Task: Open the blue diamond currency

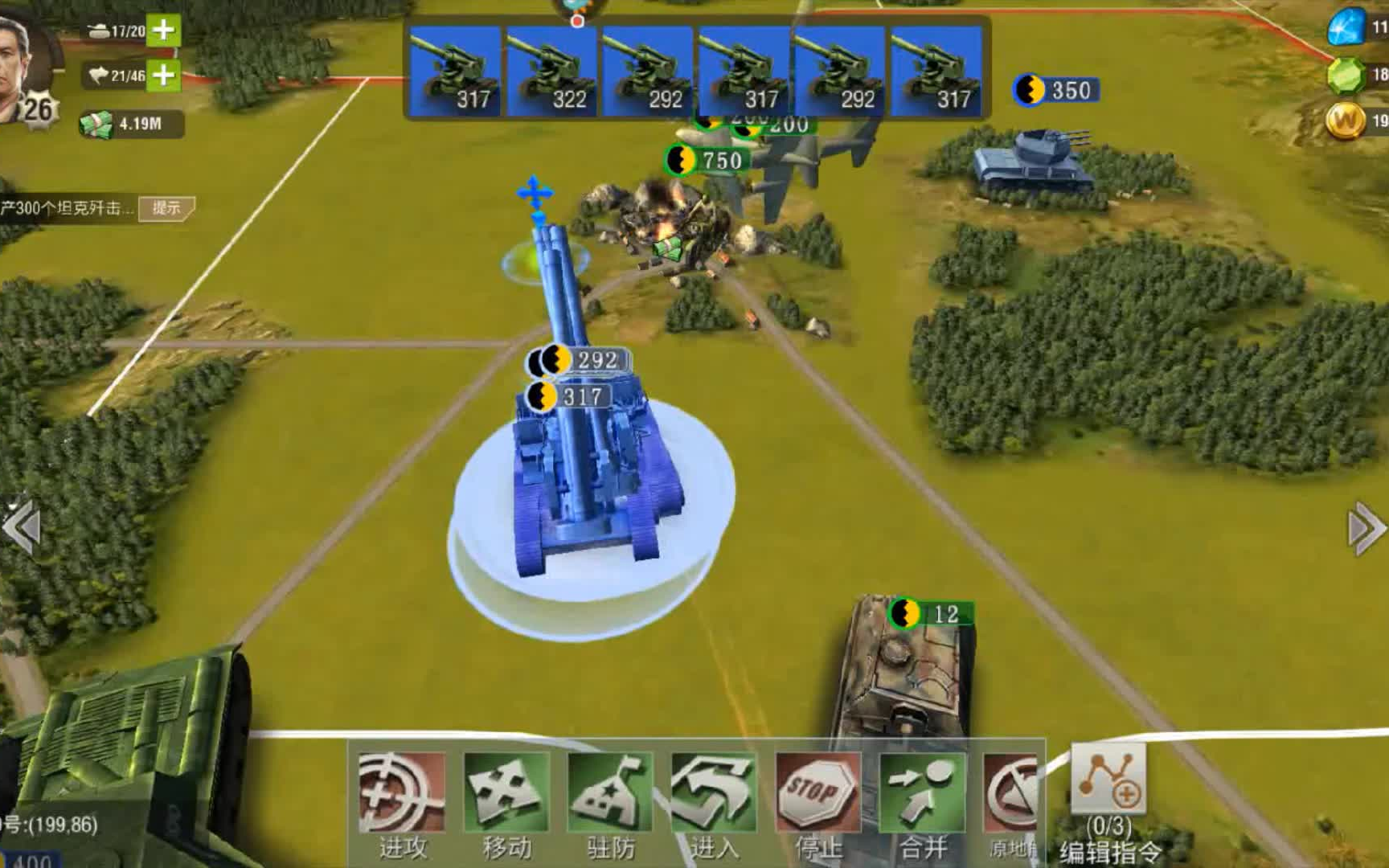Action: (1346, 27)
